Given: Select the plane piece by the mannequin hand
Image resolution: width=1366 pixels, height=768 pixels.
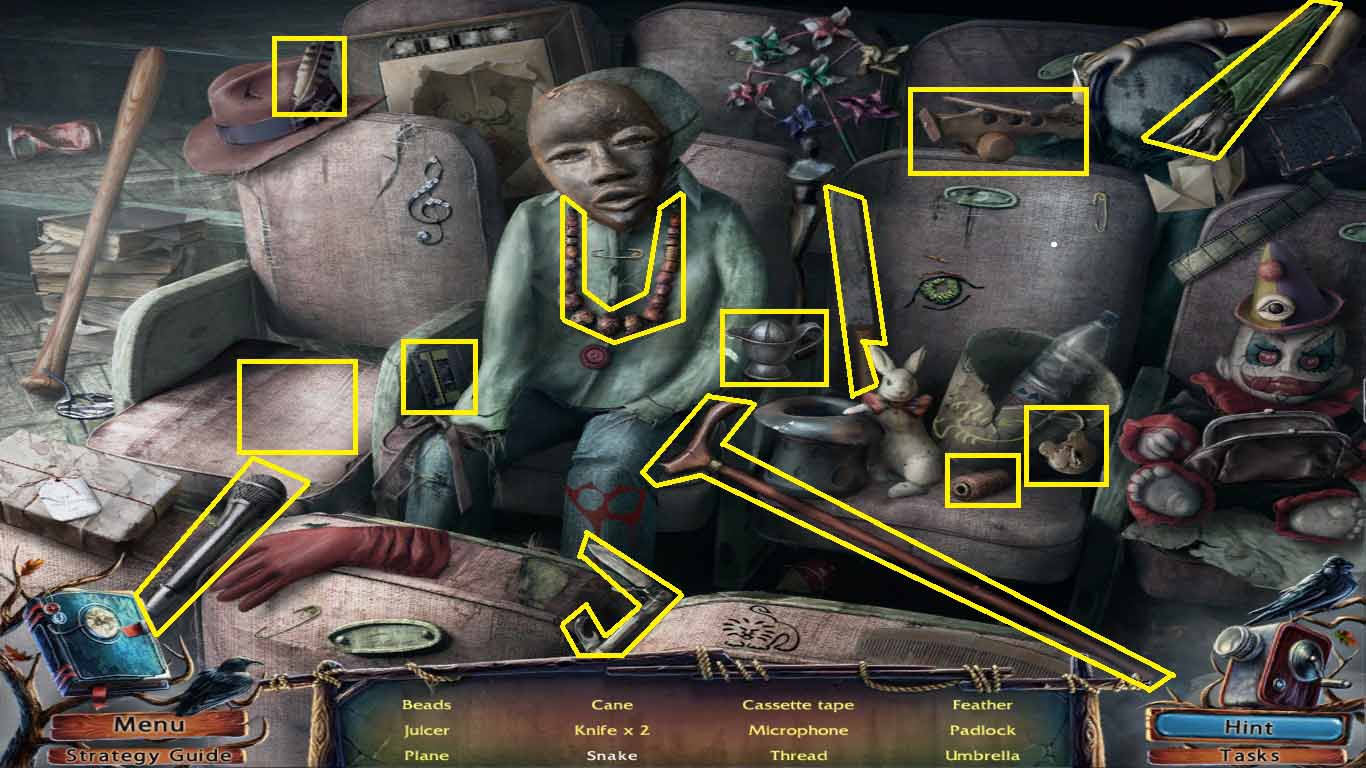Looking at the screenshot, I should click(x=995, y=130).
